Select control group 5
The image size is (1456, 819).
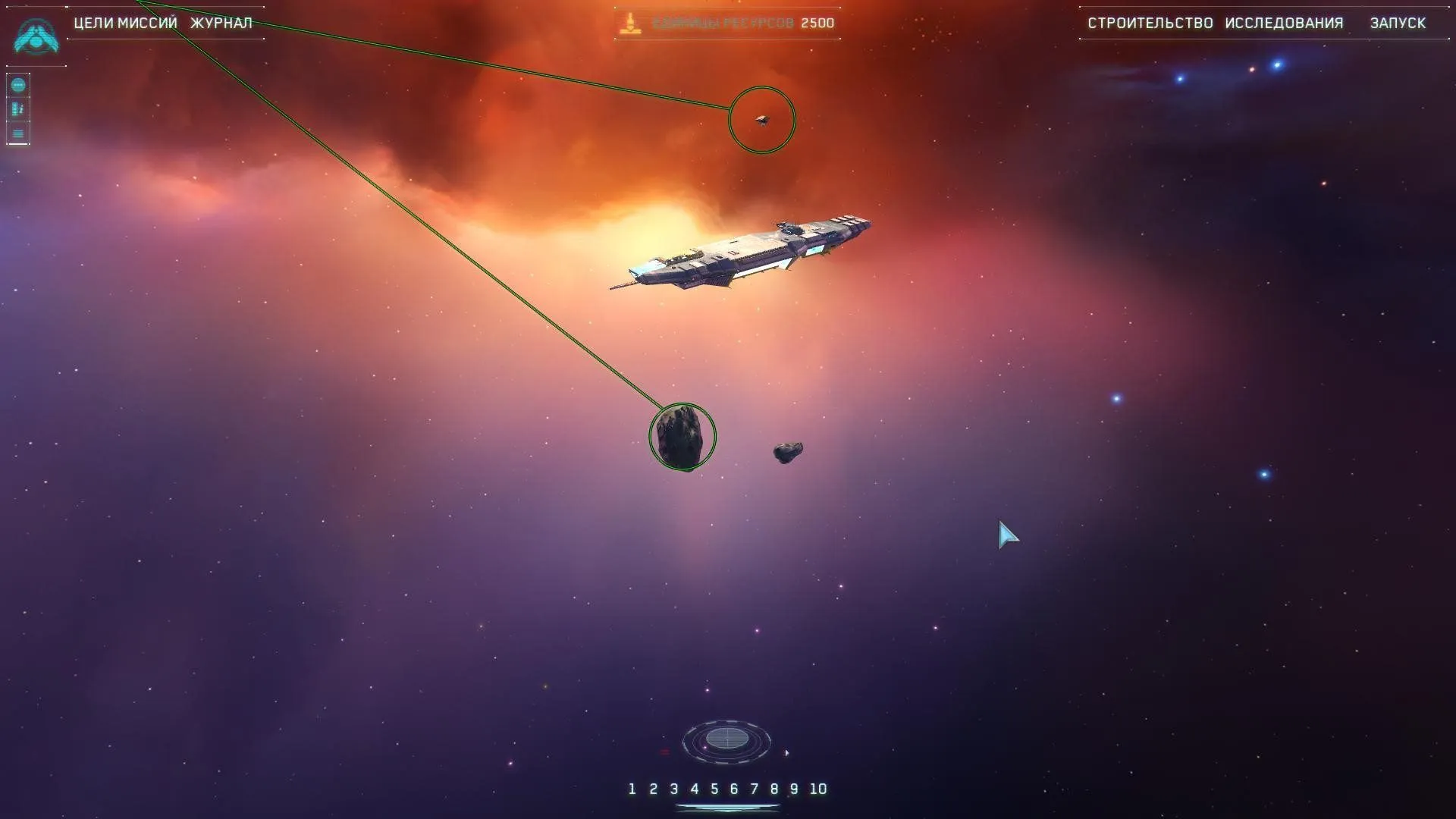(714, 789)
